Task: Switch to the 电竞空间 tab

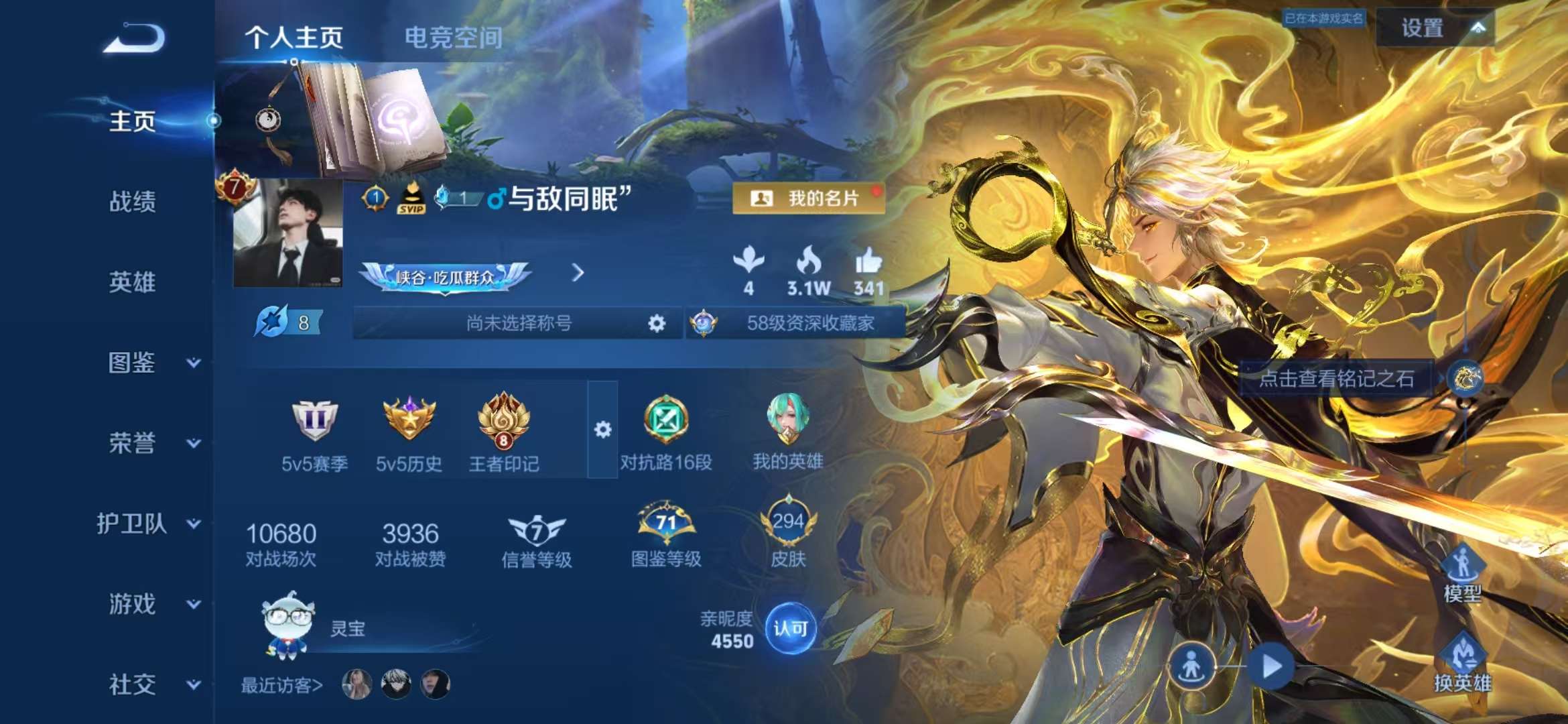Action: pyautogui.click(x=451, y=38)
